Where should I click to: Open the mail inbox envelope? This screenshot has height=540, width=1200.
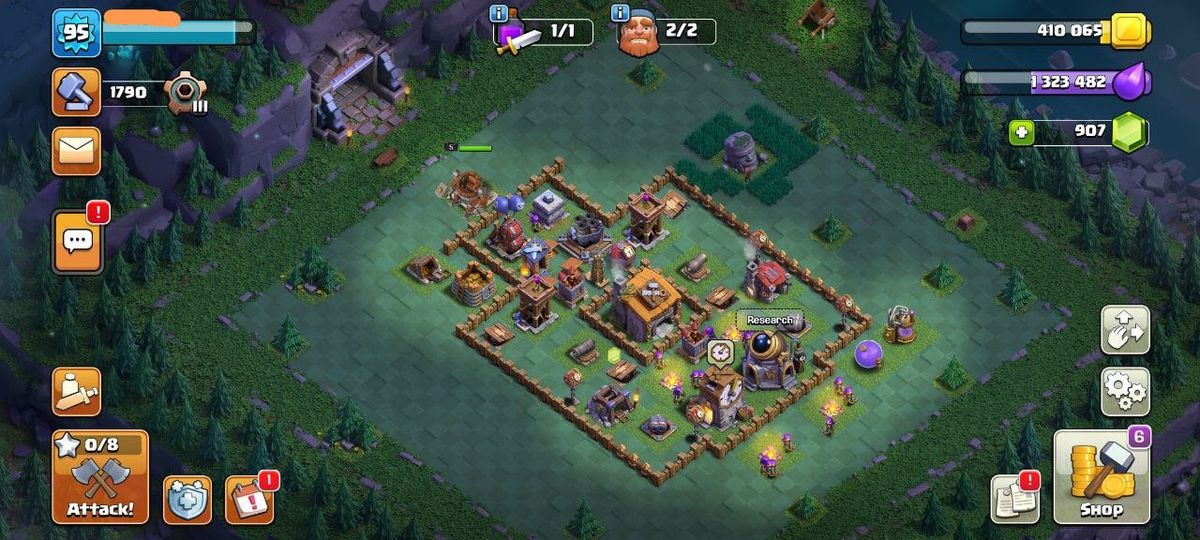[76, 151]
